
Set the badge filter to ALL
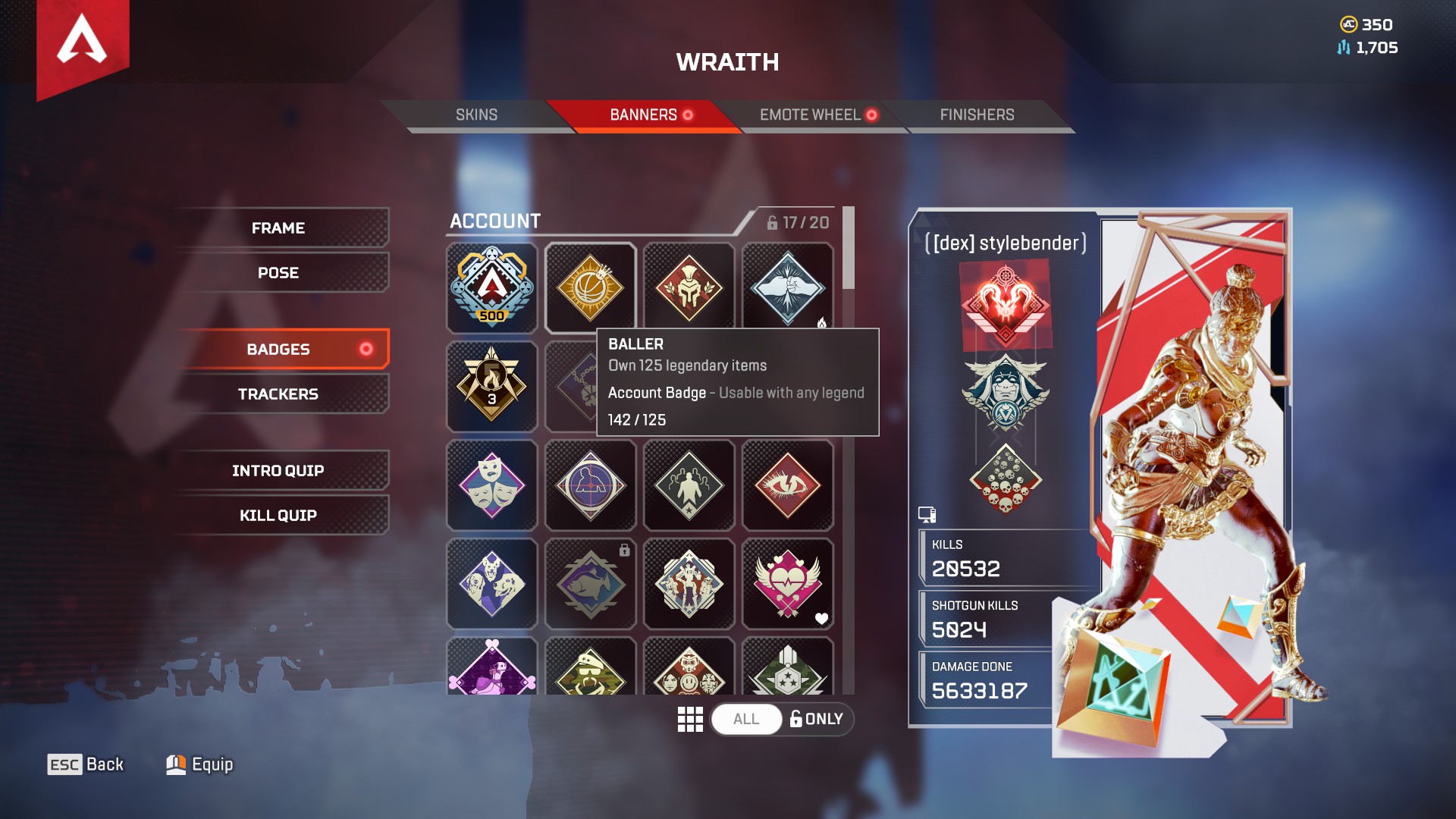746,719
